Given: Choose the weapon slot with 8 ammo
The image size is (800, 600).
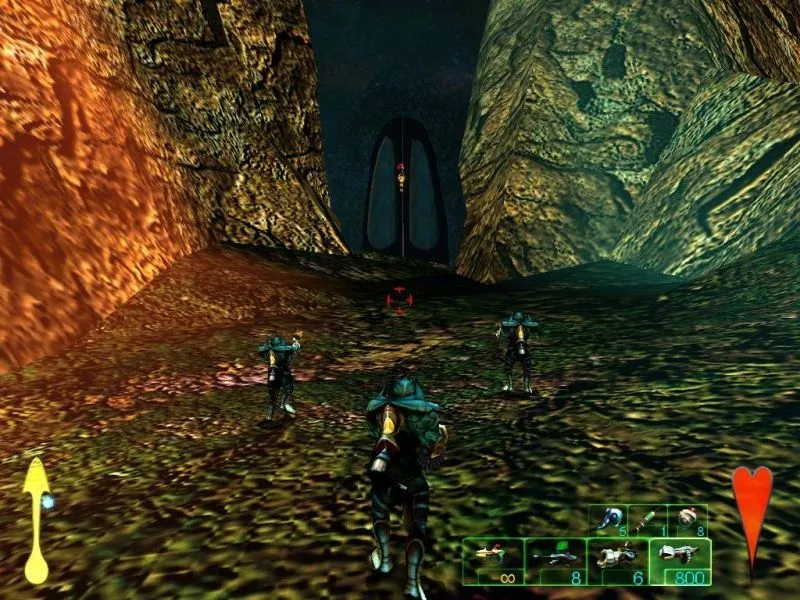Looking at the screenshot, I should coord(554,561).
